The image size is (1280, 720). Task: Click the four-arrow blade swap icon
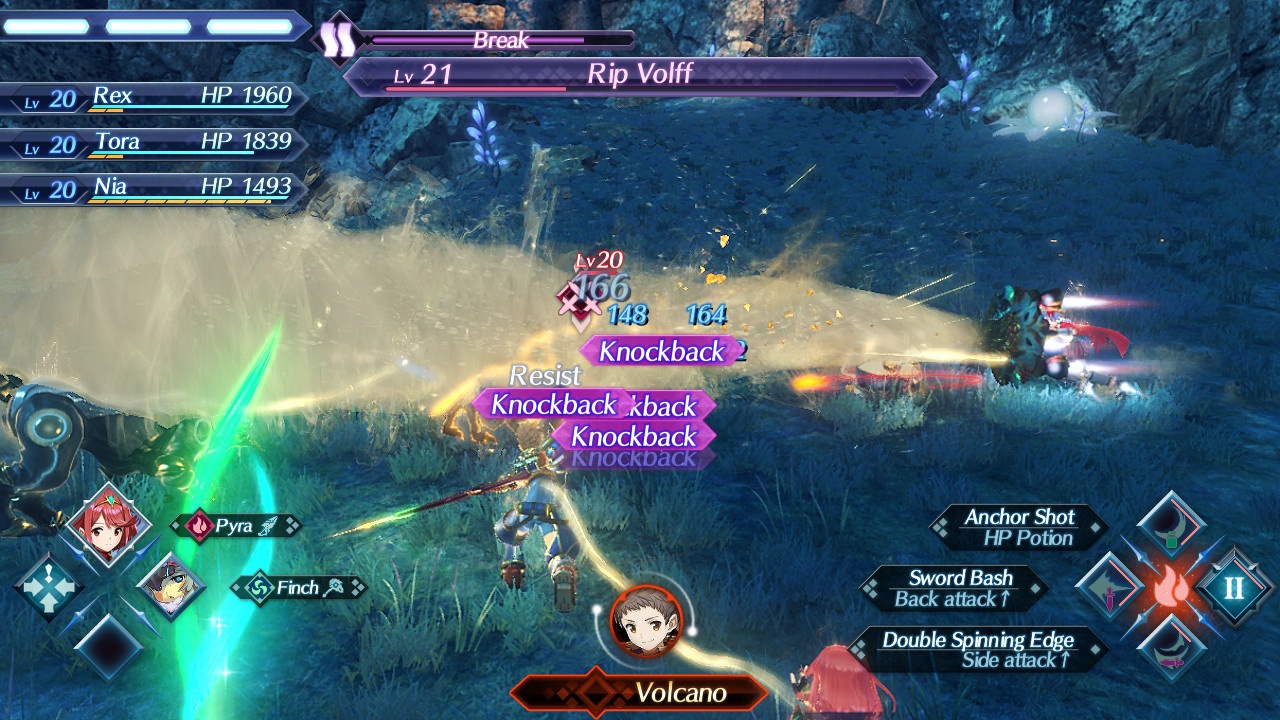tap(48, 587)
